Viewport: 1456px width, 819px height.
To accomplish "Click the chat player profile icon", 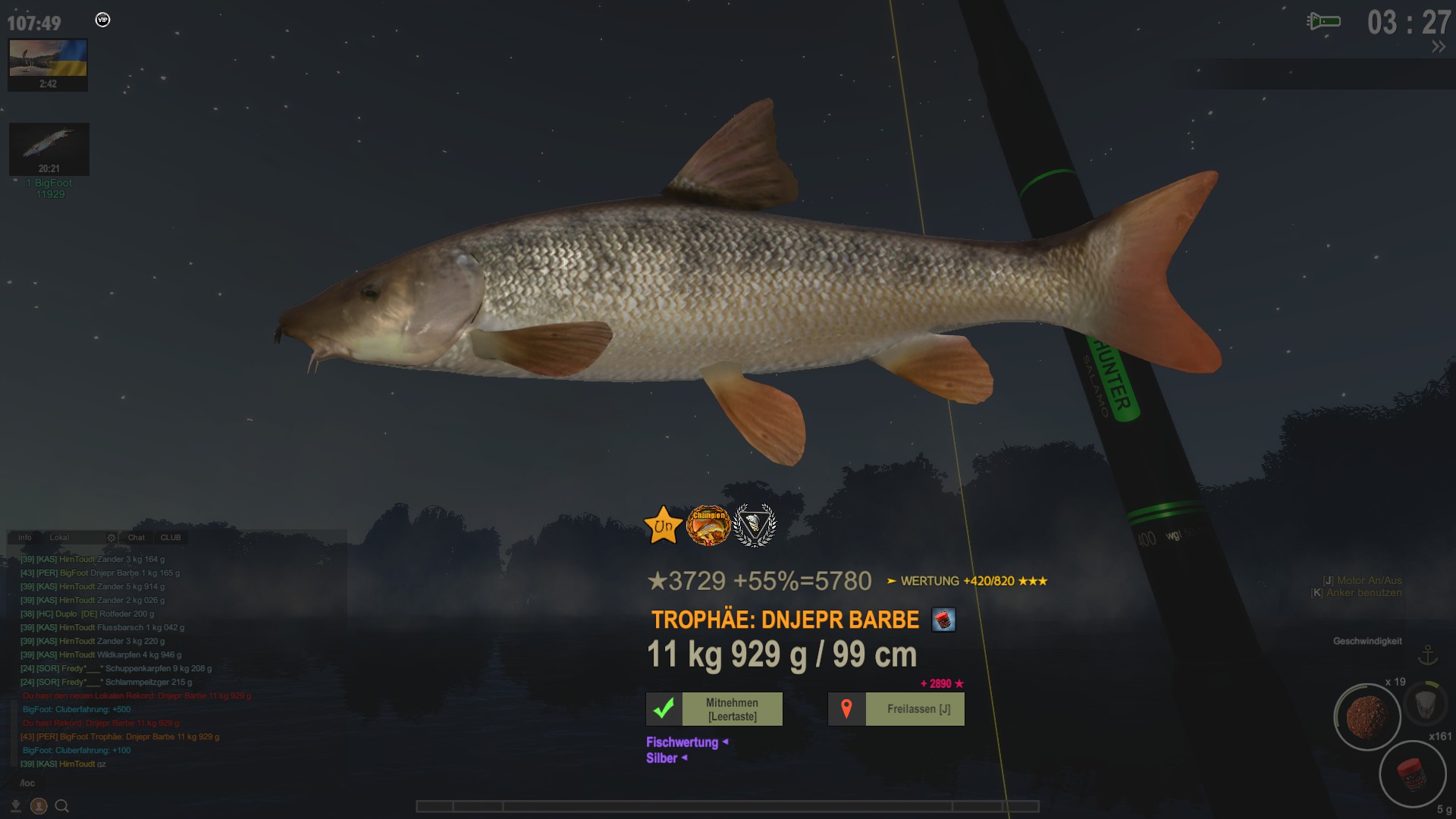I will (39, 806).
